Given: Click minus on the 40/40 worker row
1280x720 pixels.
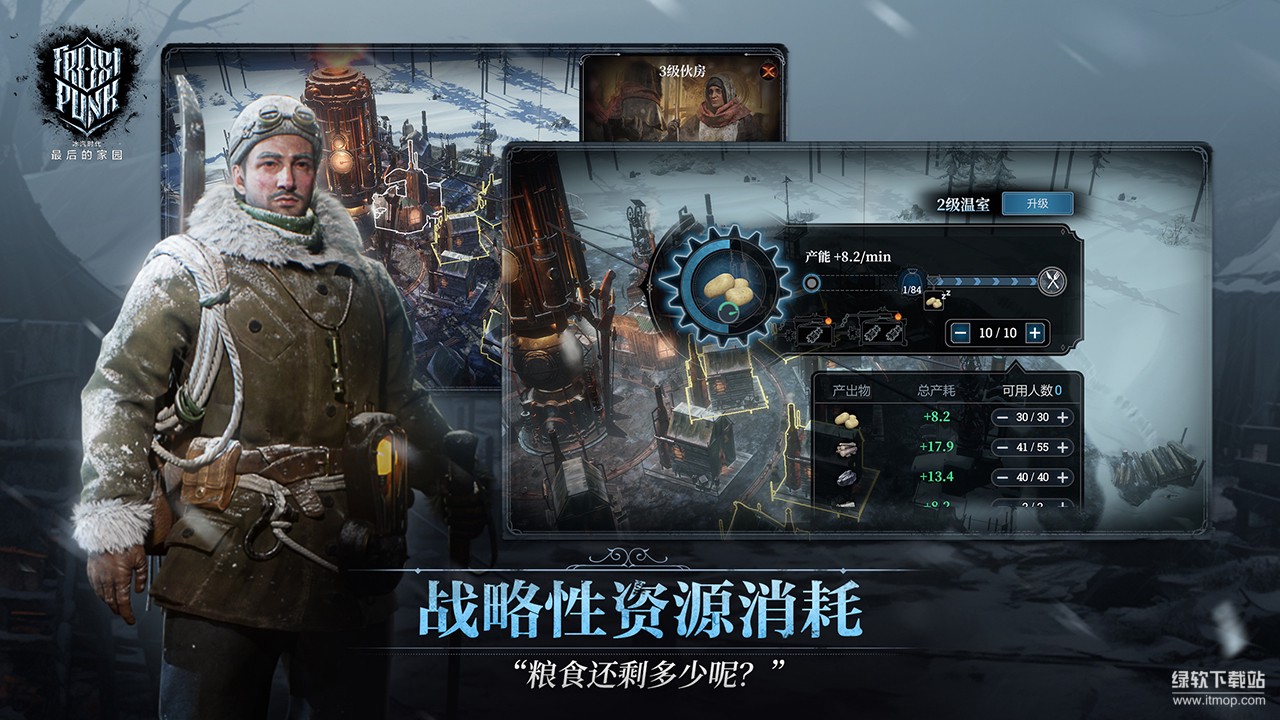Looking at the screenshot, I should click(1002, 477).
